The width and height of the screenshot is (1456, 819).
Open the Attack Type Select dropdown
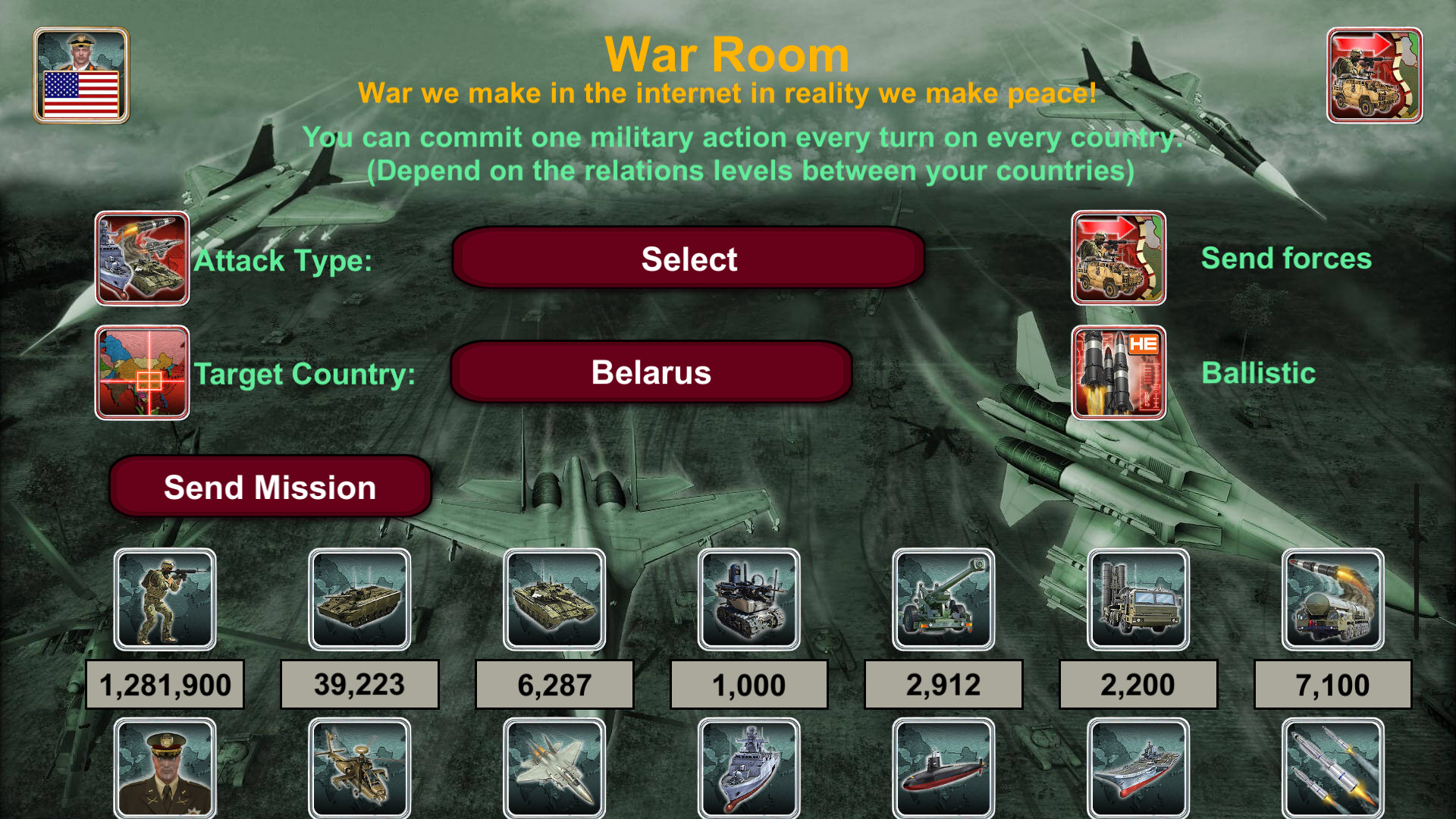click(687, 259)
